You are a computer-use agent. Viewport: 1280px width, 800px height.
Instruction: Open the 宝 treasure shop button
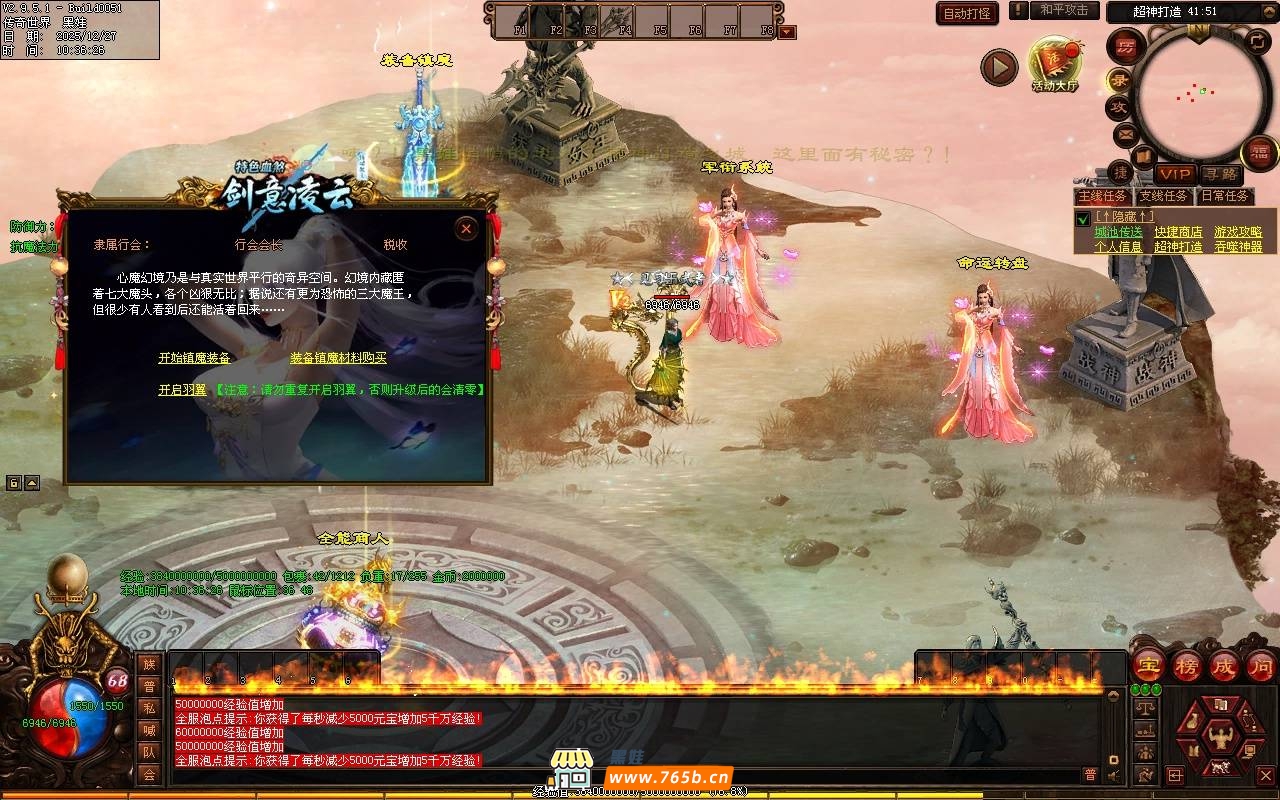point(1149,666)
